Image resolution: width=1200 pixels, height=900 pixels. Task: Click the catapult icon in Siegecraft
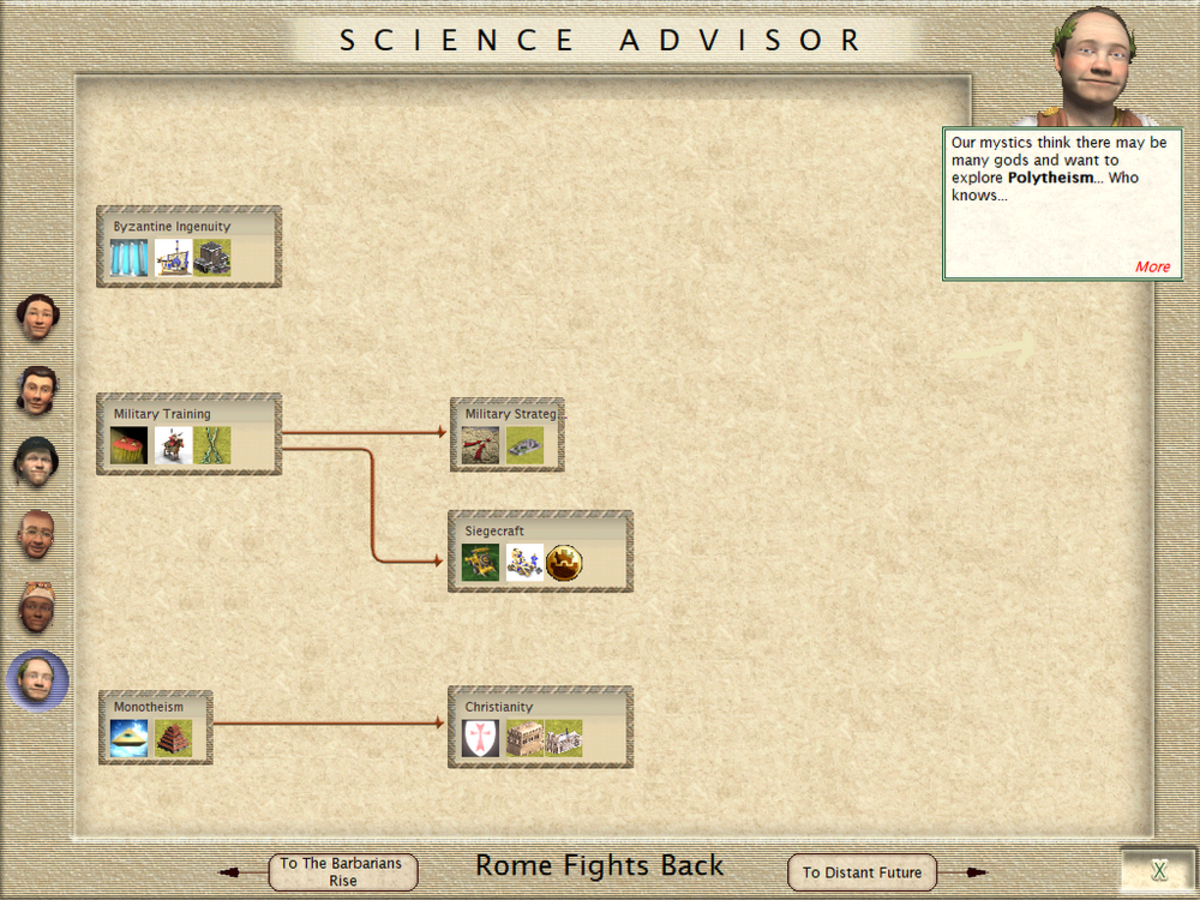pyautogui.click(x=481, y=563)
